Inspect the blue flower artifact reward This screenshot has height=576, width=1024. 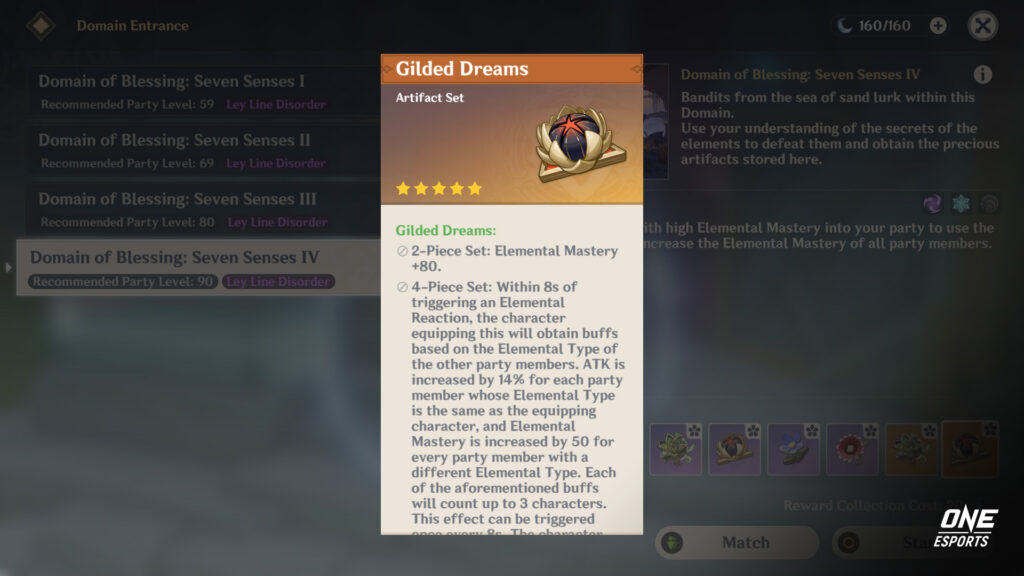[794, 449]
